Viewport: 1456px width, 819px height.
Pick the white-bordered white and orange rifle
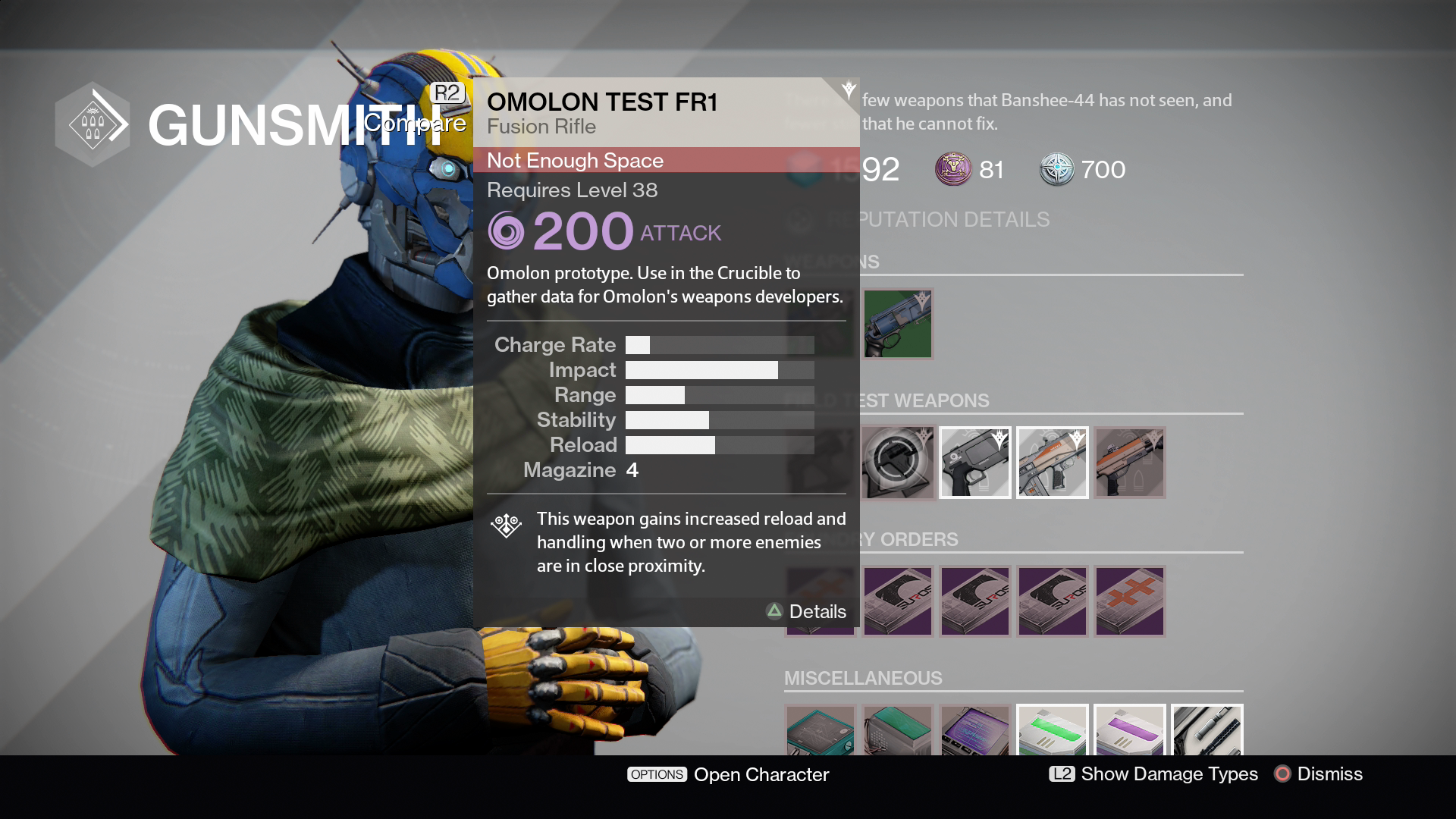(1052, 462)
